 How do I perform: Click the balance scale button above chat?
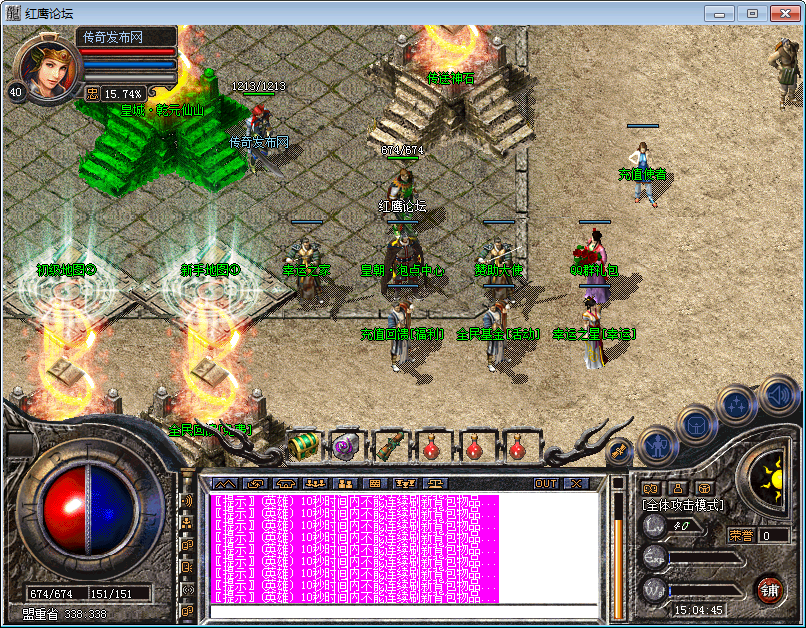point(438,484)
